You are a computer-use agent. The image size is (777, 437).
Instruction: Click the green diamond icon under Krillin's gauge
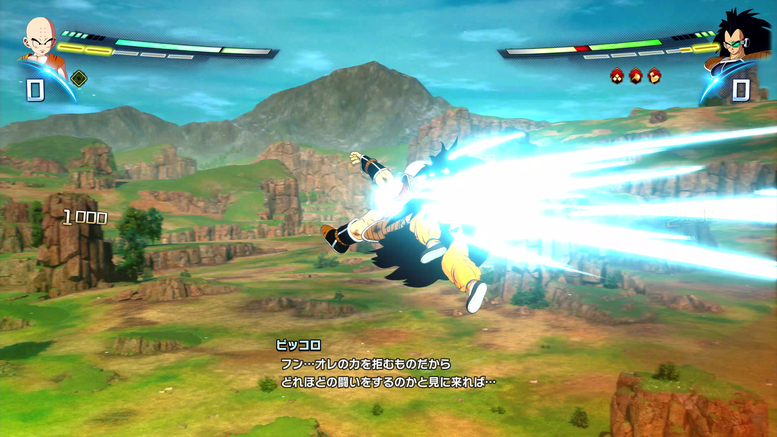[x=79, y=78]
